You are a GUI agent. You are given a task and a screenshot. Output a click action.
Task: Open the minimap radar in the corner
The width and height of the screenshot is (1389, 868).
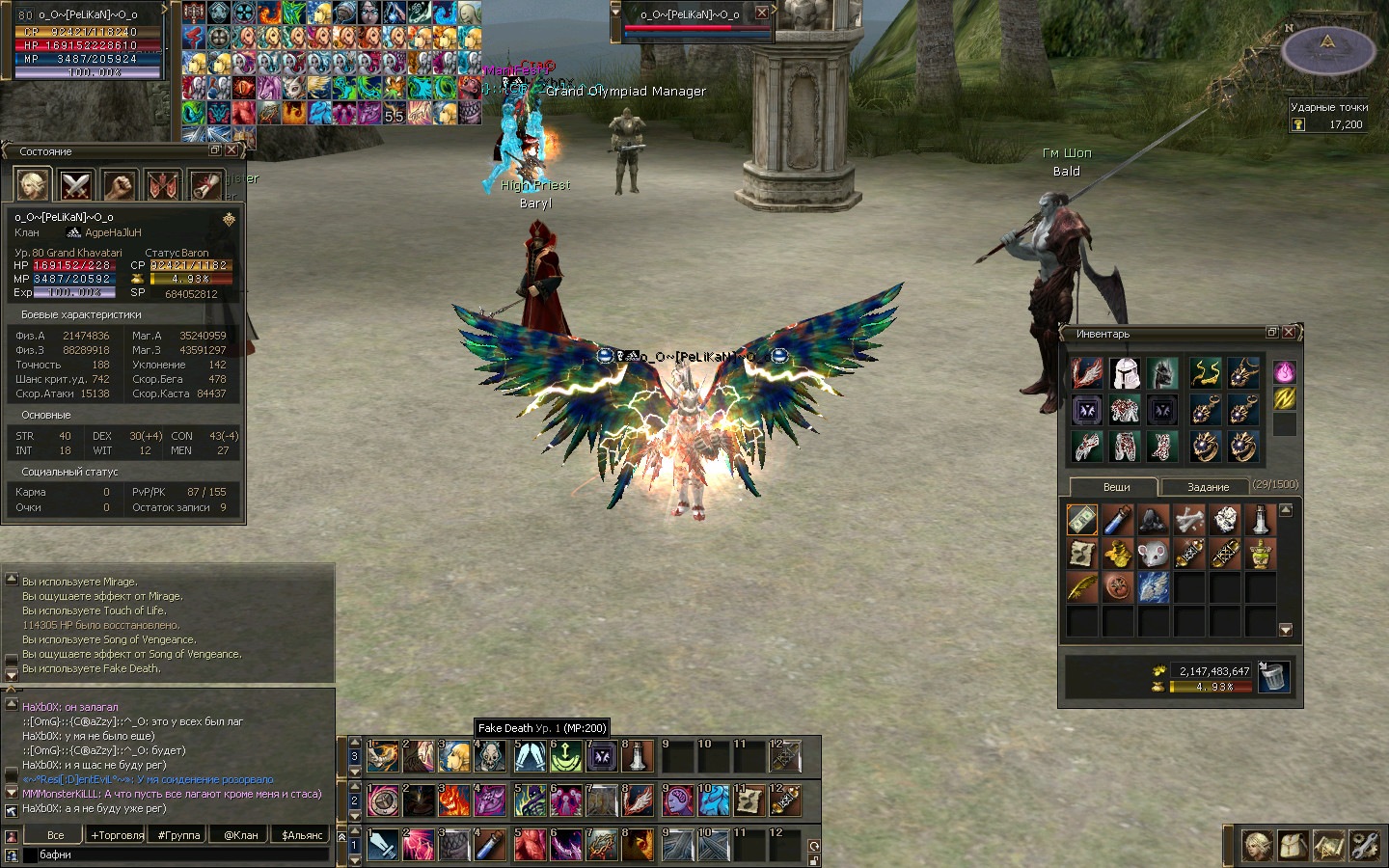pos(1328,50)
